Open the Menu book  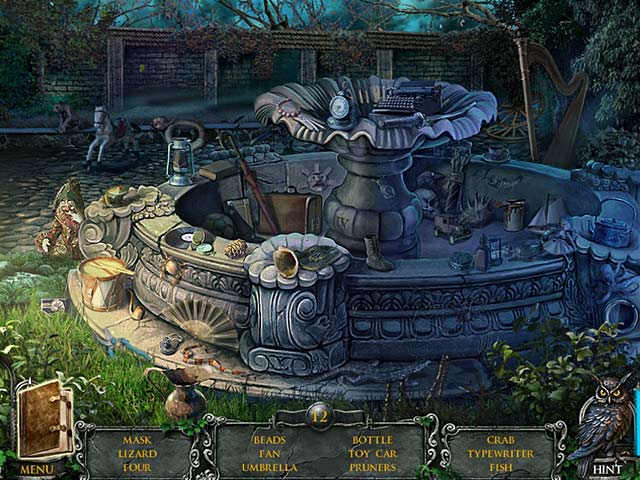pyautogui.click(x=43, y=422)
